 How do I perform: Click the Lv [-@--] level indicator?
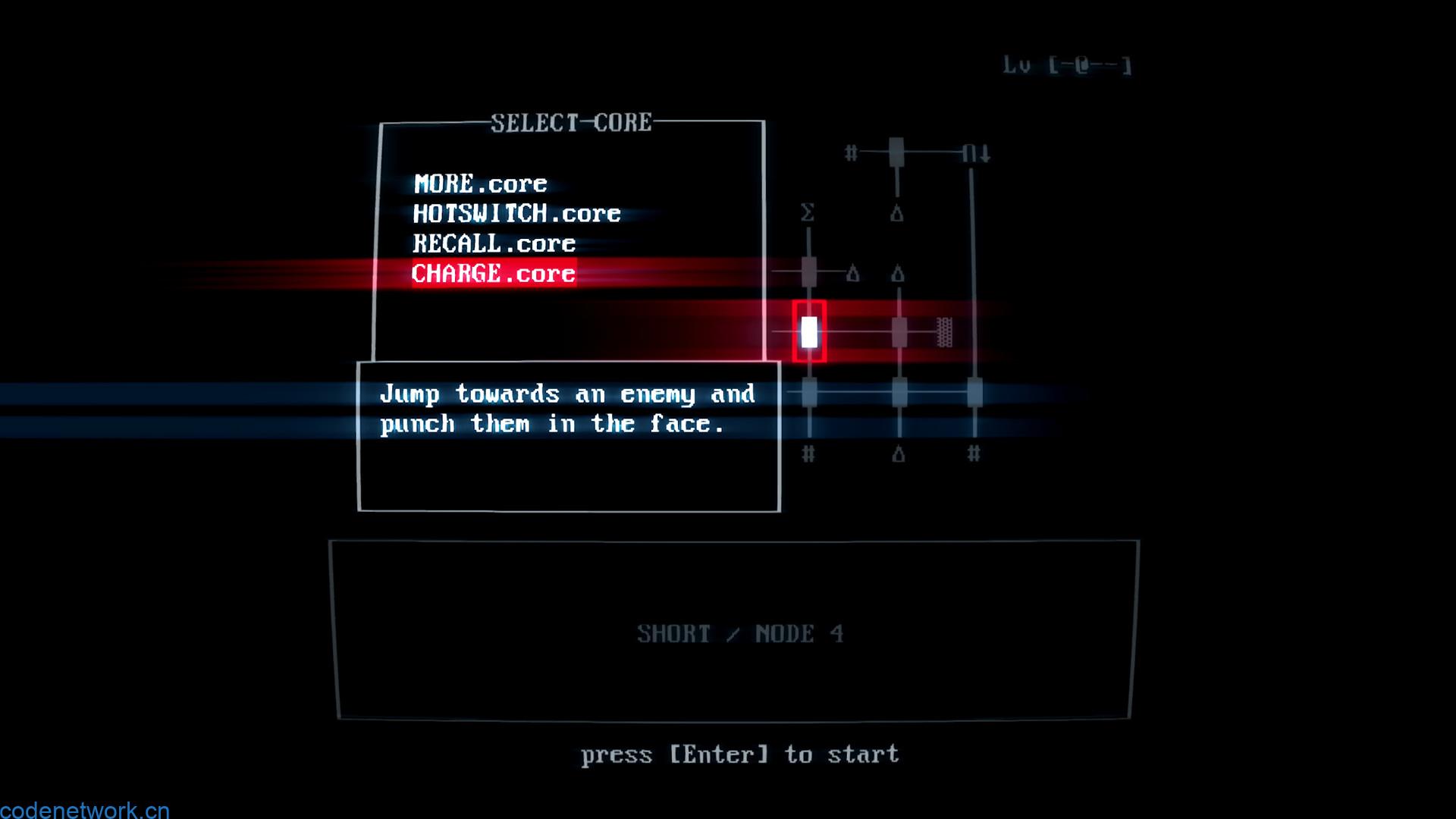(x=1067, y=65)
